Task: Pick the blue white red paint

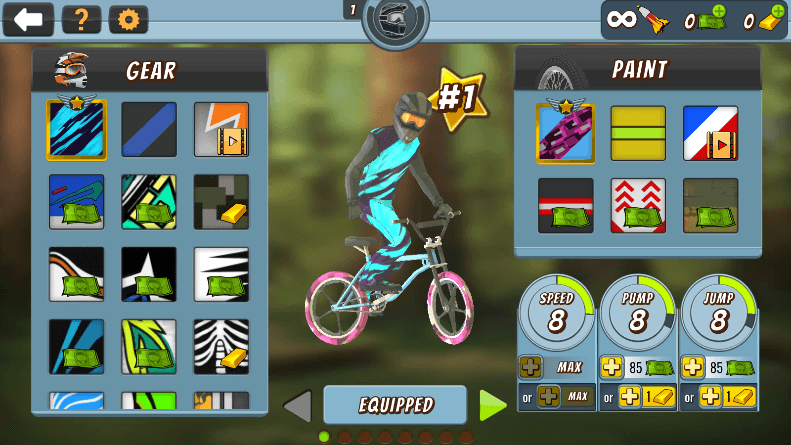Action: point(710,133)
